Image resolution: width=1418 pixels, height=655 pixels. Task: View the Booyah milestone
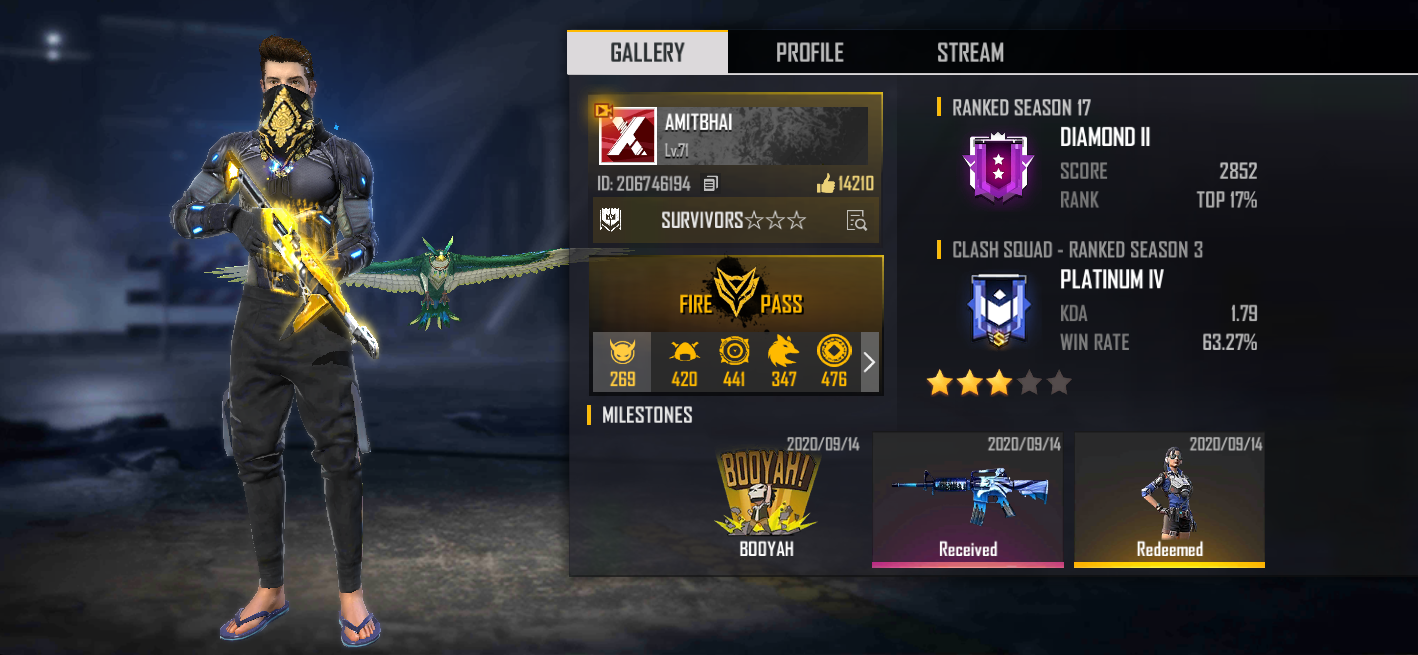click(x=765, y=498)
